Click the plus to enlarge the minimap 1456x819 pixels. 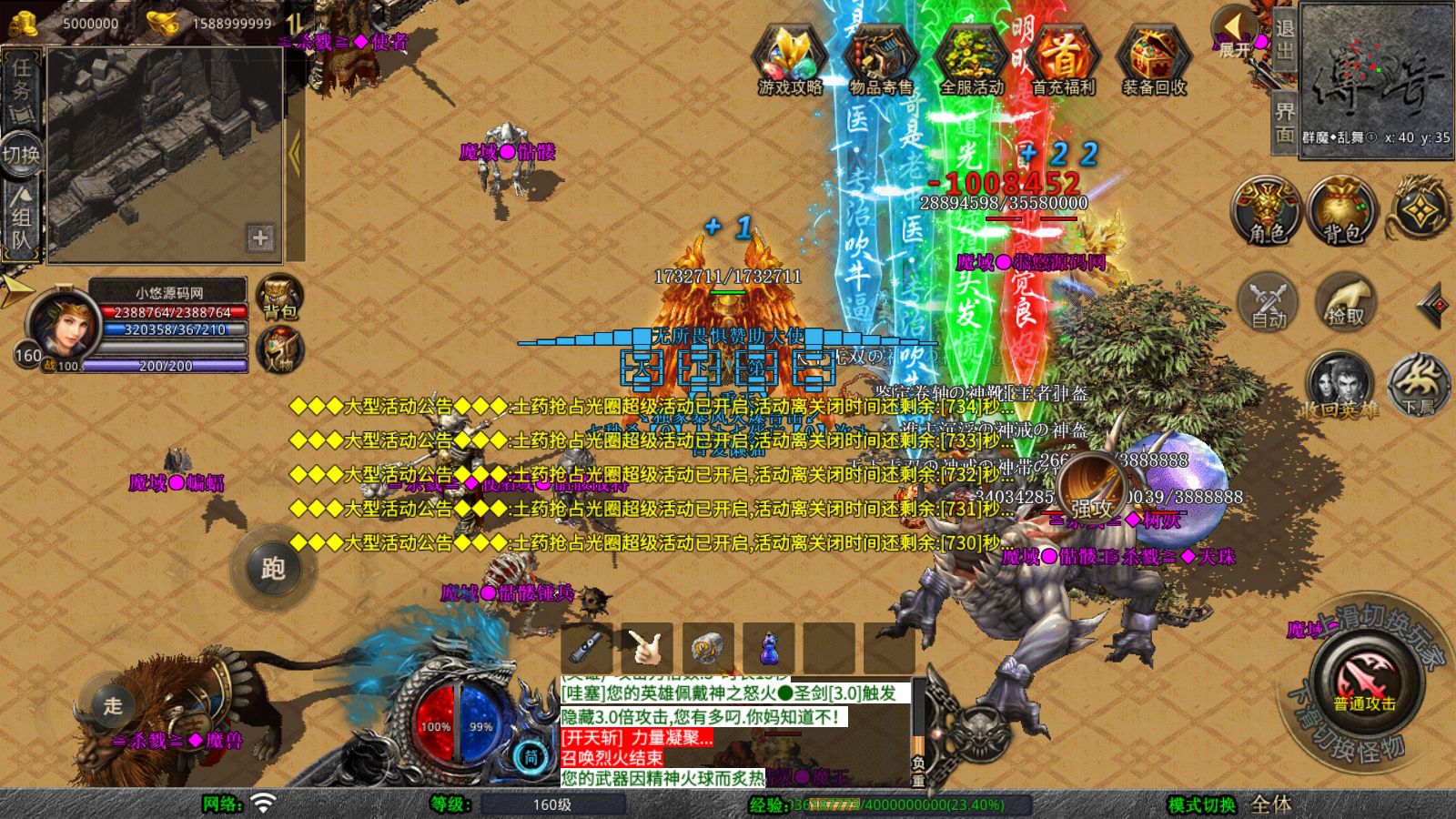(x=261, y=238)
